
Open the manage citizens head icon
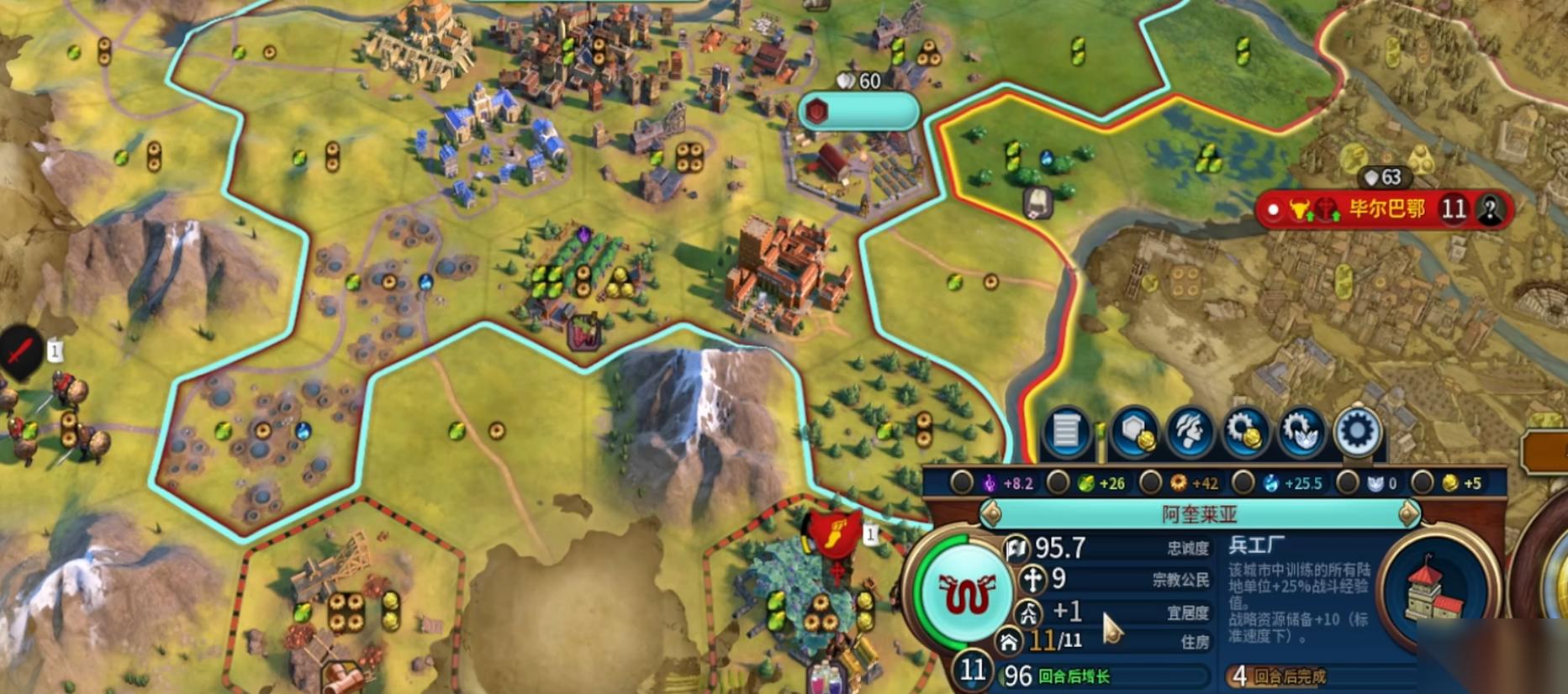point(1190,432)
